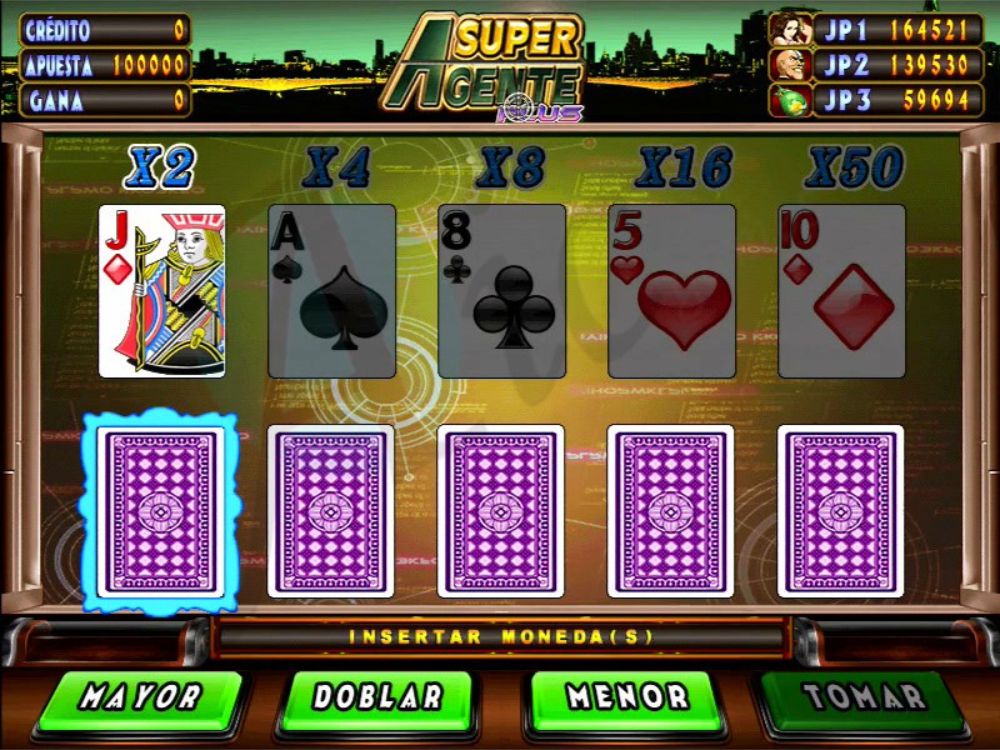Click the DOBLAR button

click(x=377, y=698)
